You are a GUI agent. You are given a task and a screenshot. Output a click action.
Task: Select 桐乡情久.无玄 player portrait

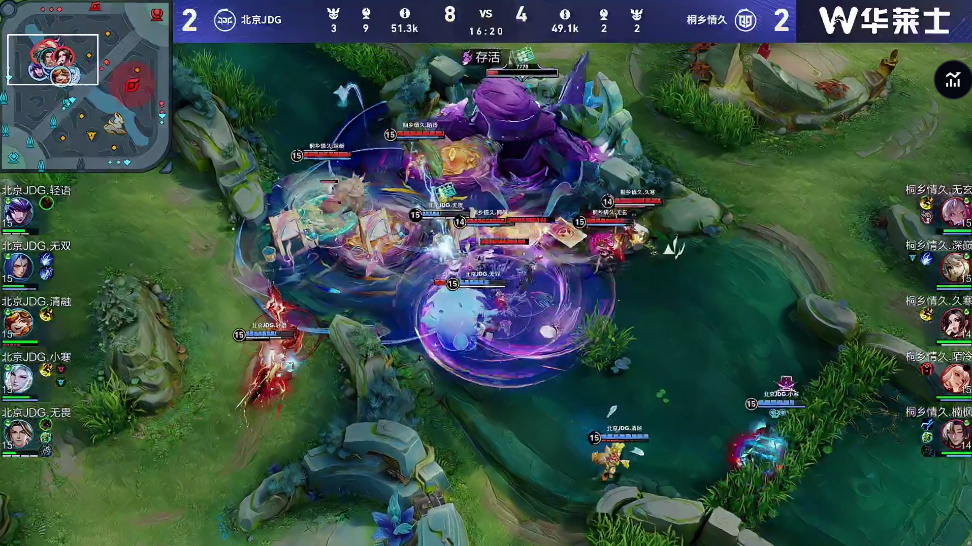[x=954, y=212]
